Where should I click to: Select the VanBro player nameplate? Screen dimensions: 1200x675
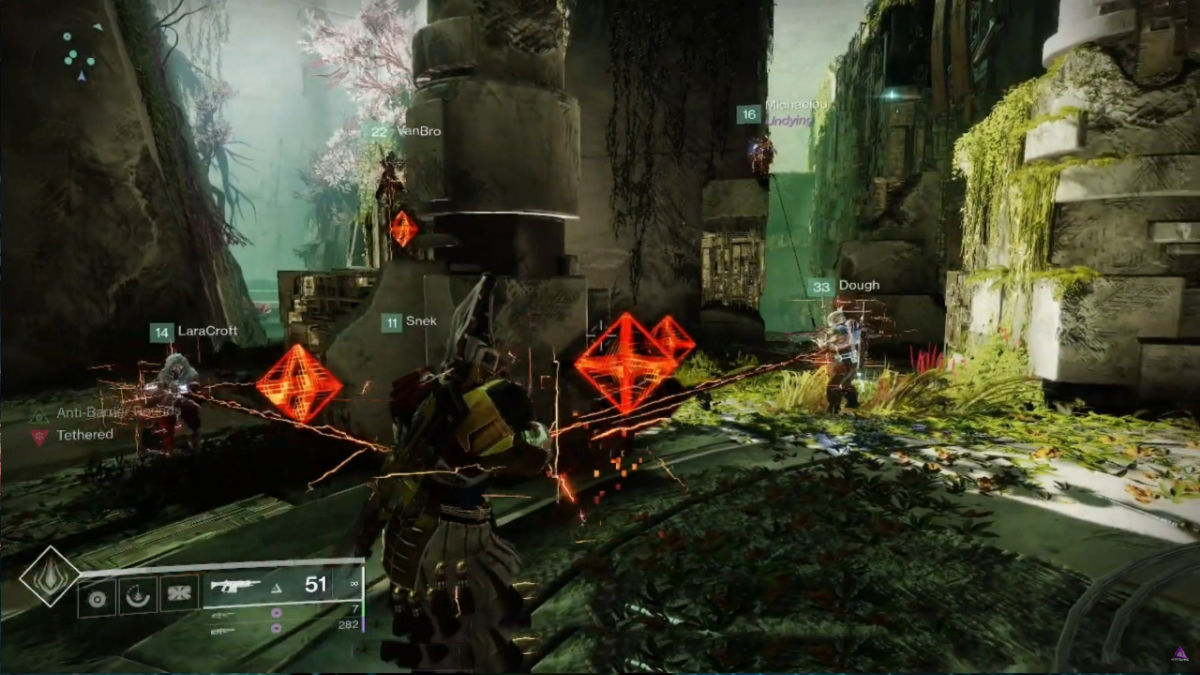404,132
